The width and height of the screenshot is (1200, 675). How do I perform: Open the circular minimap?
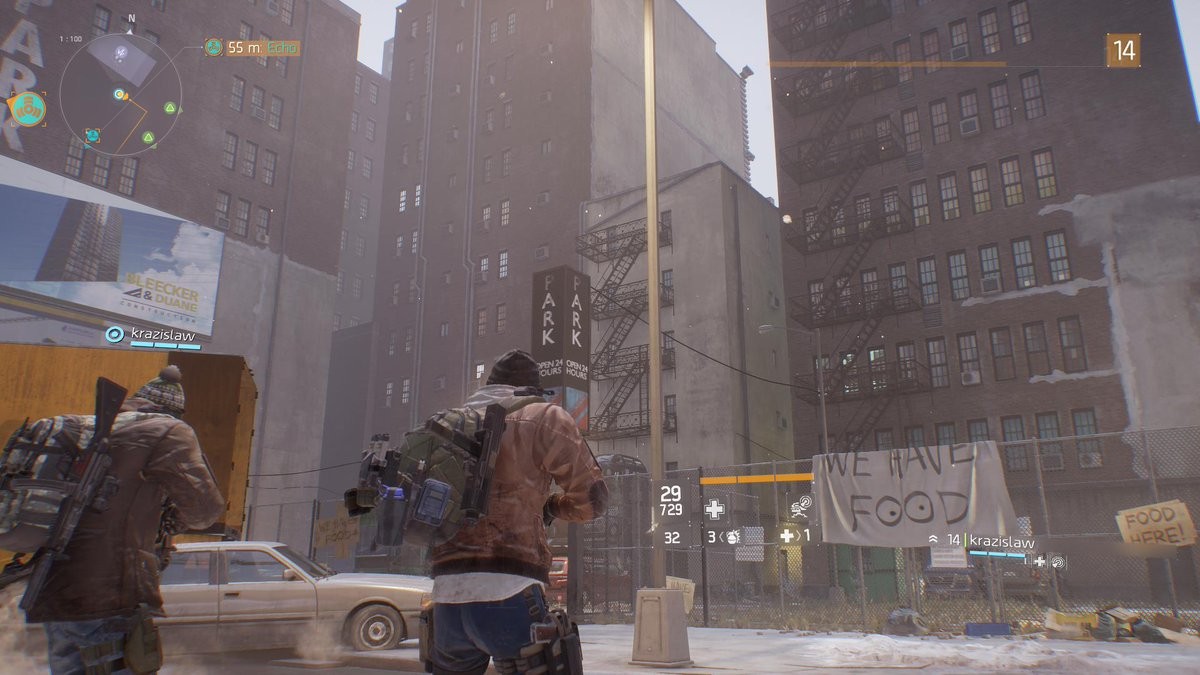[x=120, y=94]
